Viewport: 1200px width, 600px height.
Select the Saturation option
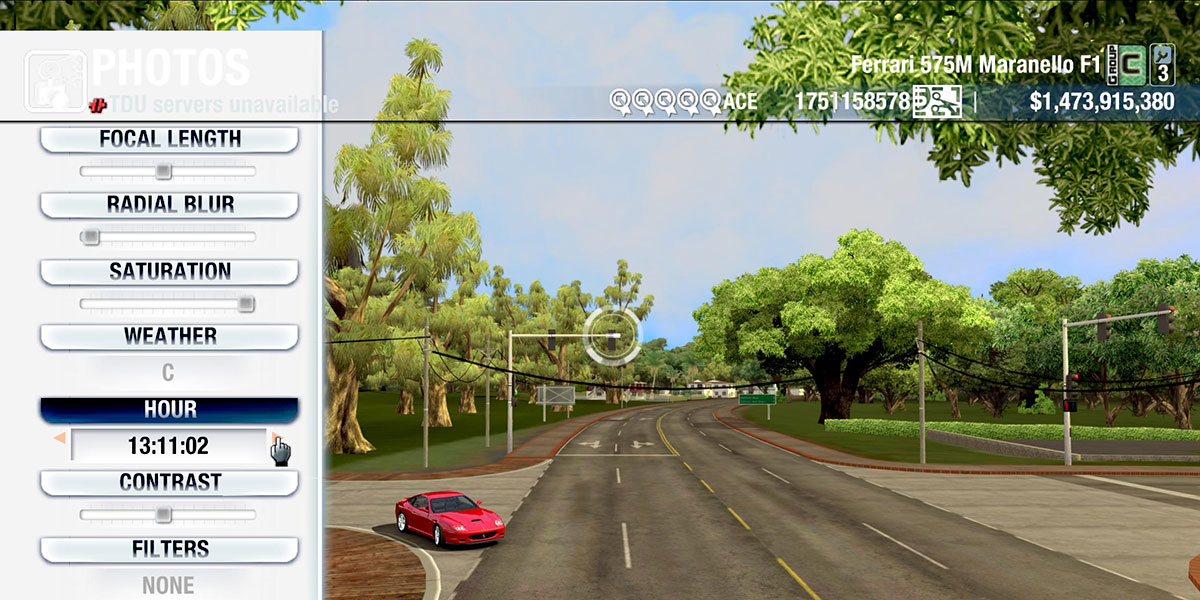(x=169, y=271)
